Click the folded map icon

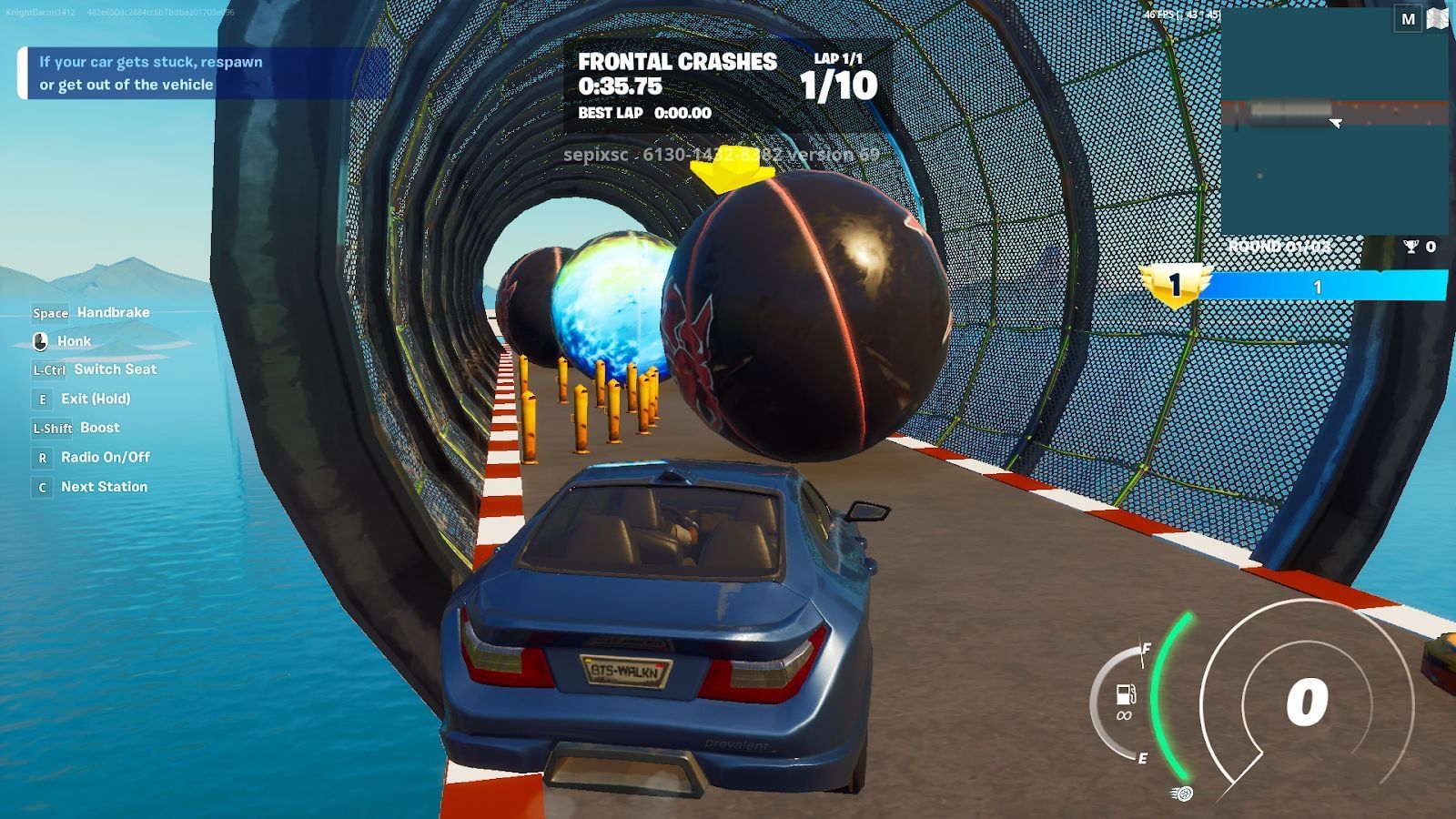1440,18
